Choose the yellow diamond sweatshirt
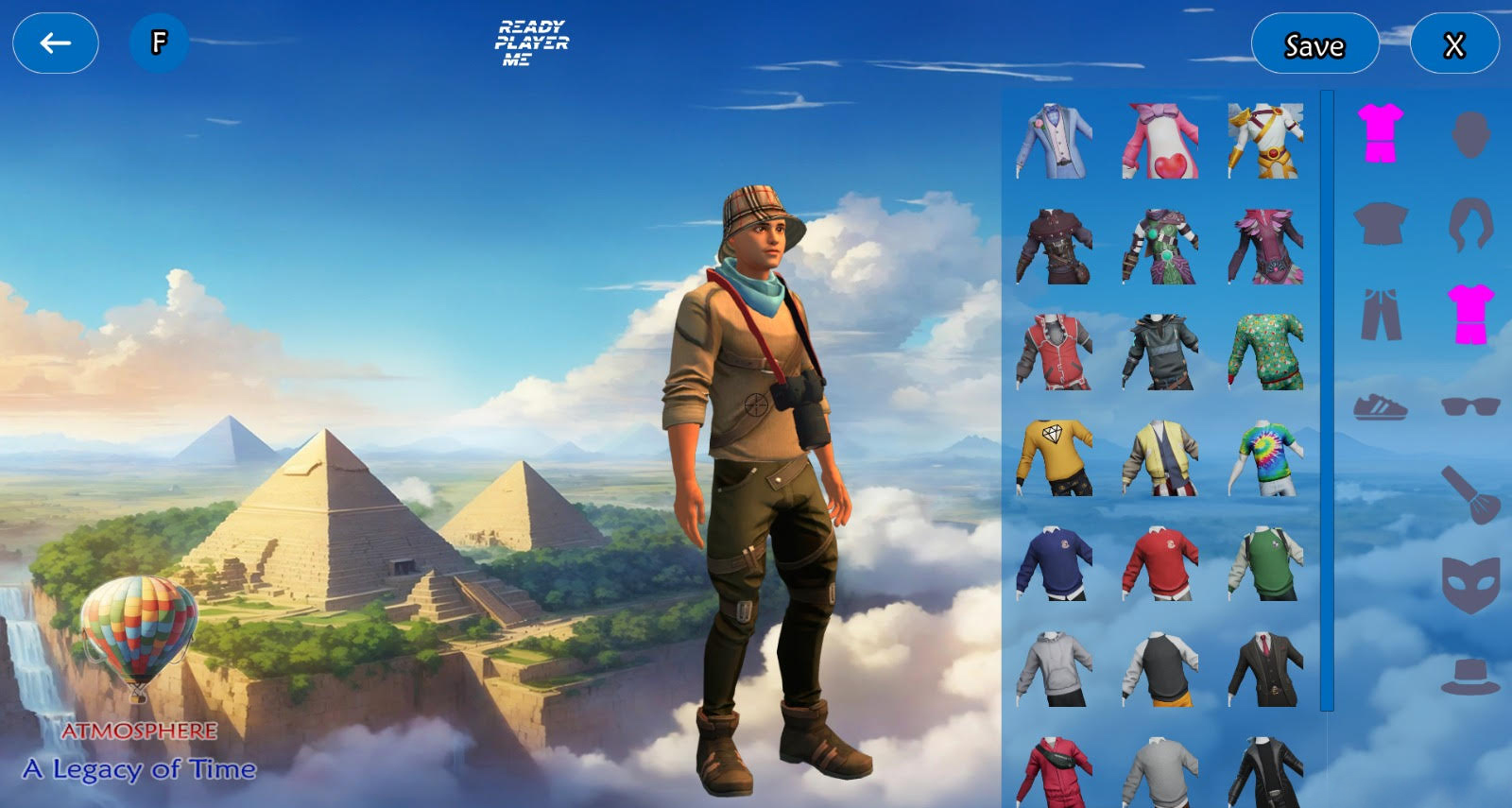Screen dimensions: 1512x808 click(1056, 458)
